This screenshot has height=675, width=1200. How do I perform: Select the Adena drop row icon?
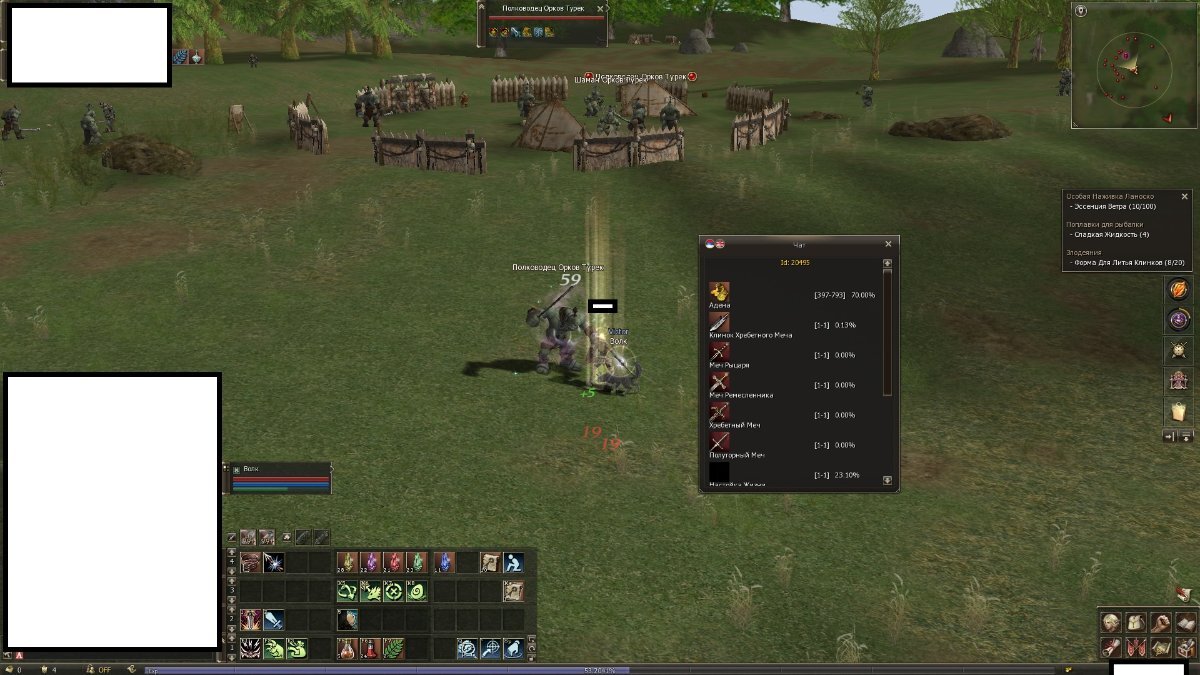point(719,292)
